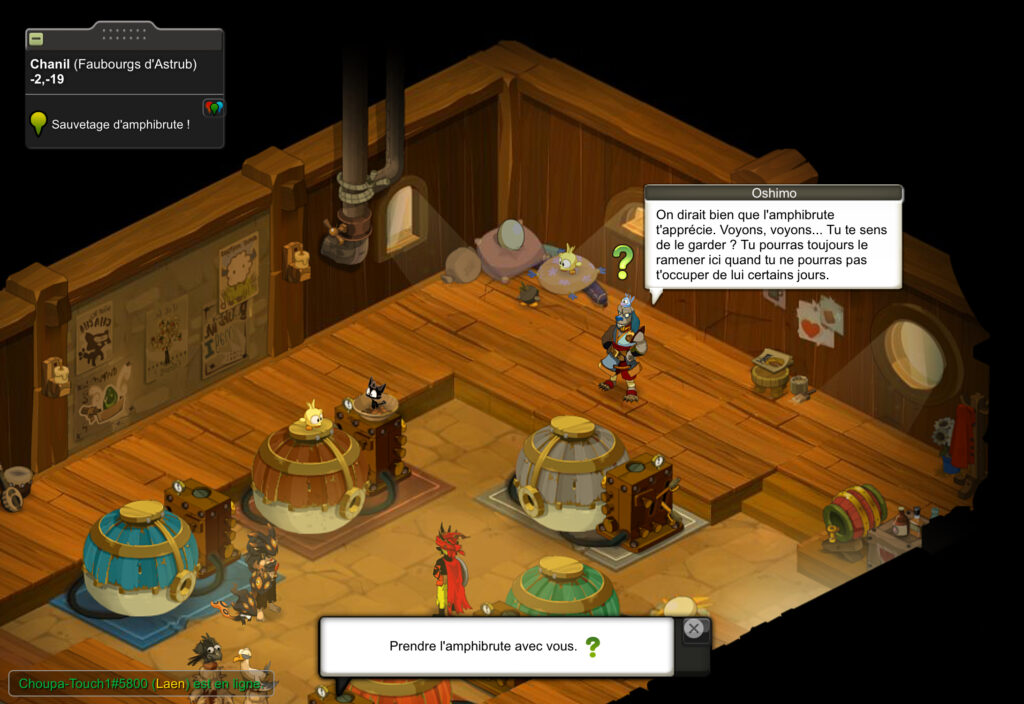Minimize the Chanil location panel
This screenshot has width=1024, height=704.
point(36,39)
